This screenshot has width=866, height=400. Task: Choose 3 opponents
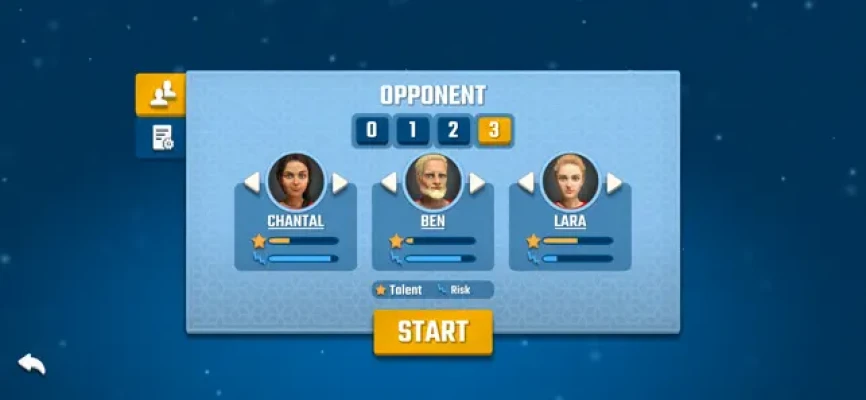[x=493, y=130]
